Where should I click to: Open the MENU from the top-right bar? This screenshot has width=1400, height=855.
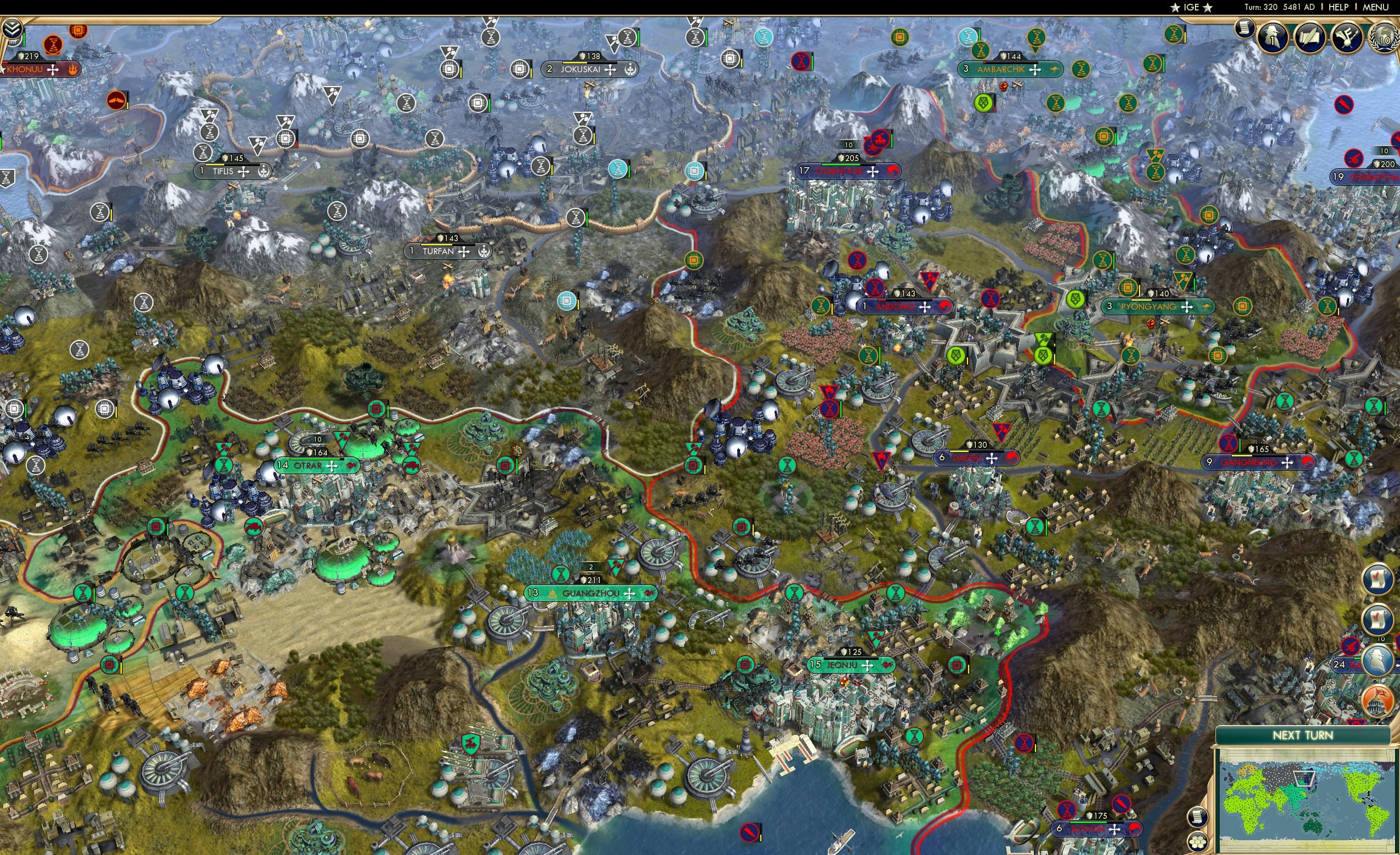(x=1375, y=7)
